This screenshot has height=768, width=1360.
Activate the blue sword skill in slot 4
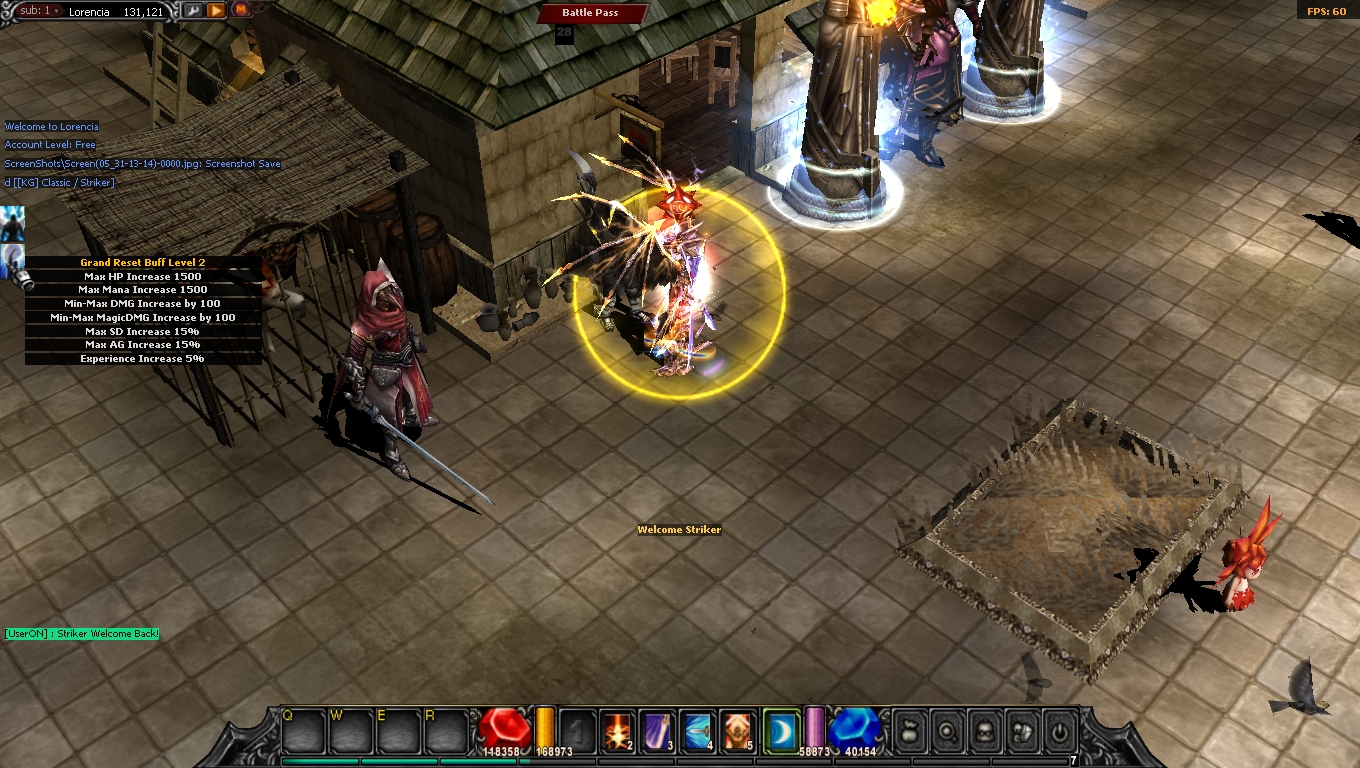698,731
